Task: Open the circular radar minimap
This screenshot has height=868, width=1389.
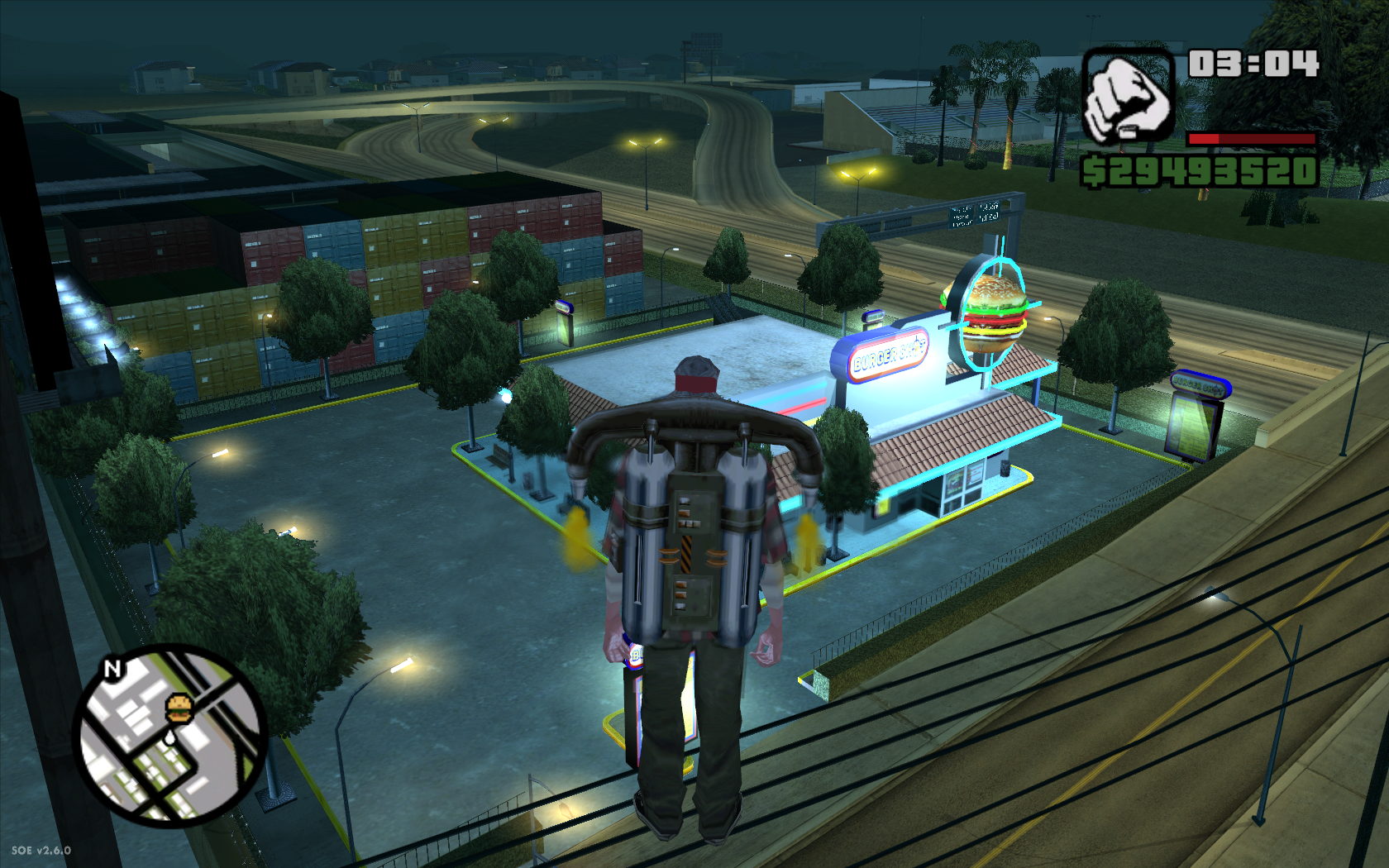Action: (171, 736)
